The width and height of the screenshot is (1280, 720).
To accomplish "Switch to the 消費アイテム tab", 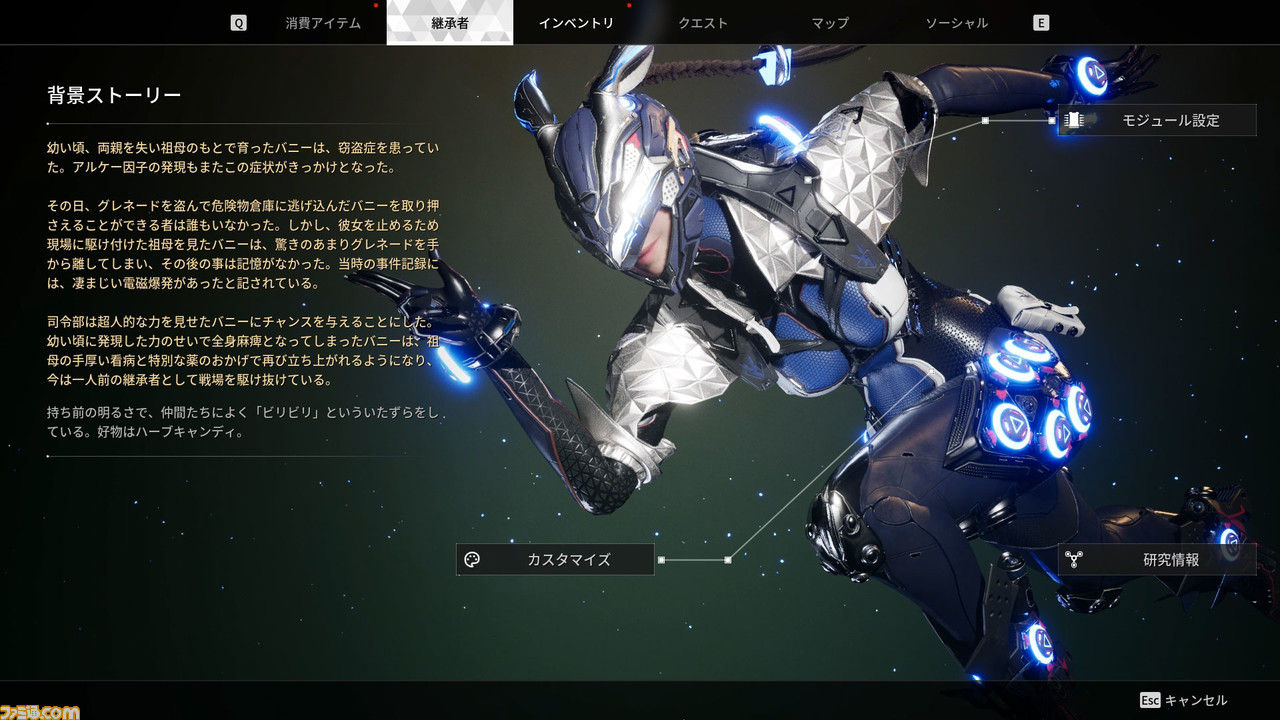I will tap(322, 23).
